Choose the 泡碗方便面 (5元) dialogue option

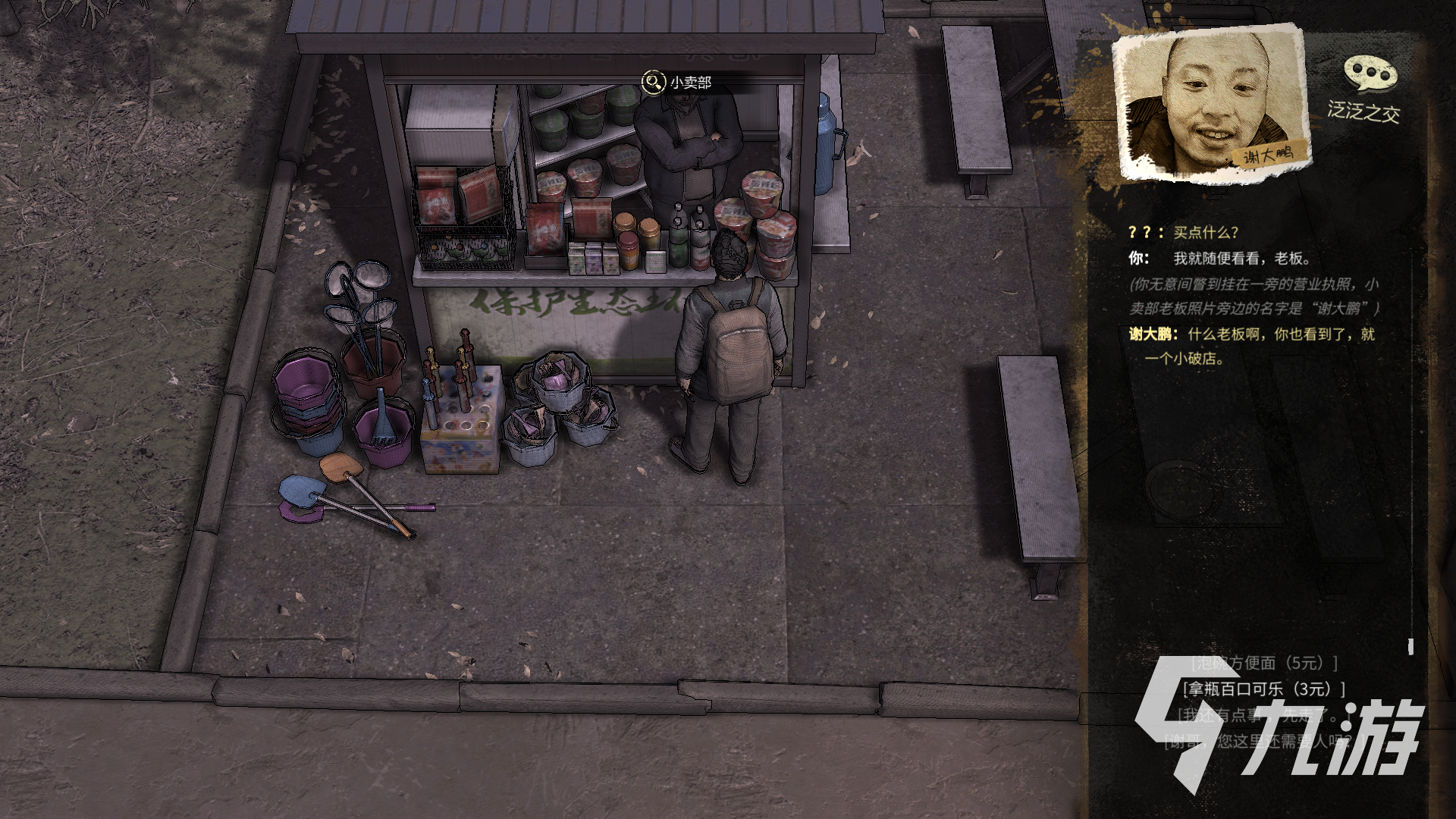1263,664
